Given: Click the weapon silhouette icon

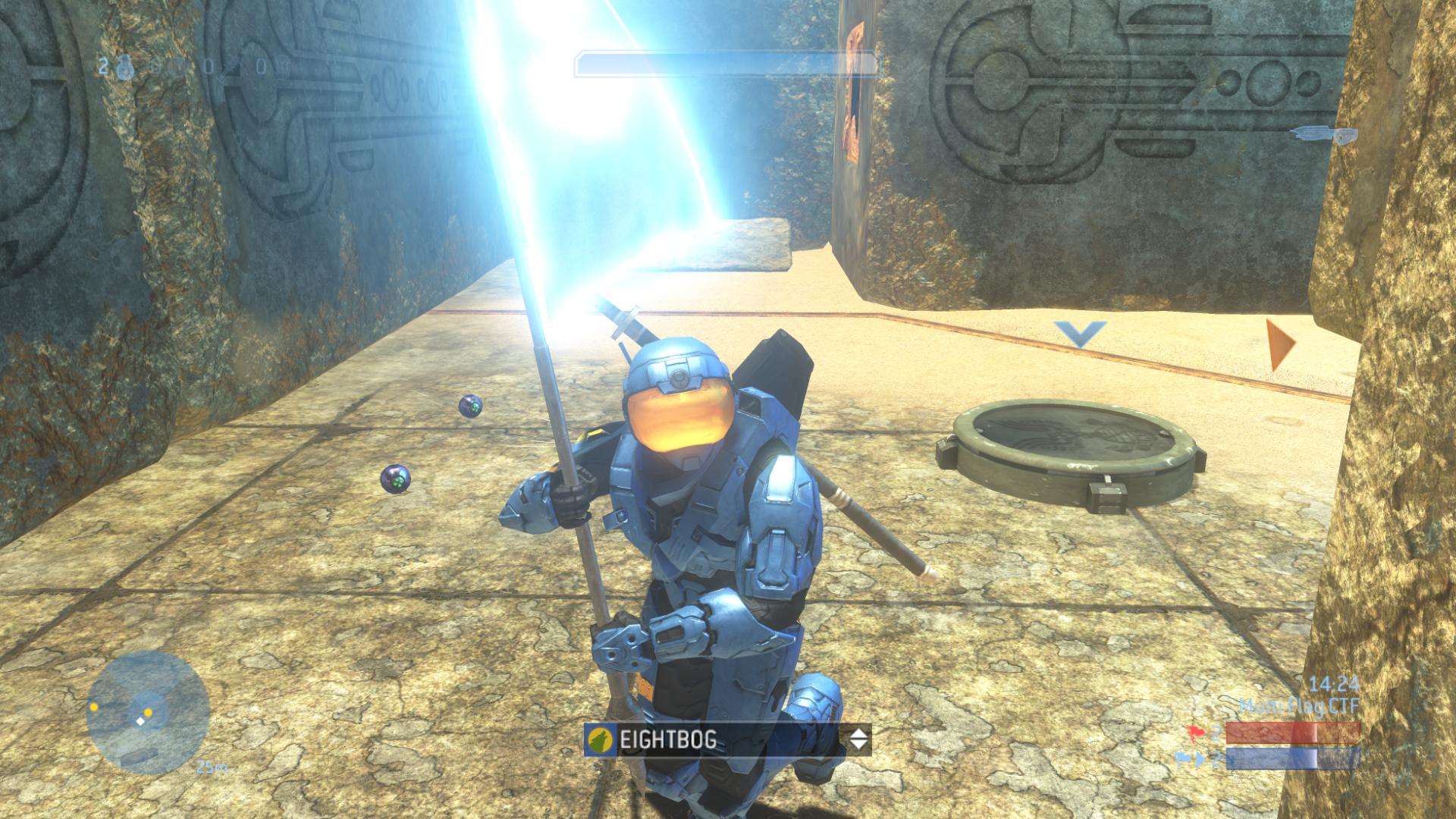Looking at the screenshot, I should pos(1323,136).
